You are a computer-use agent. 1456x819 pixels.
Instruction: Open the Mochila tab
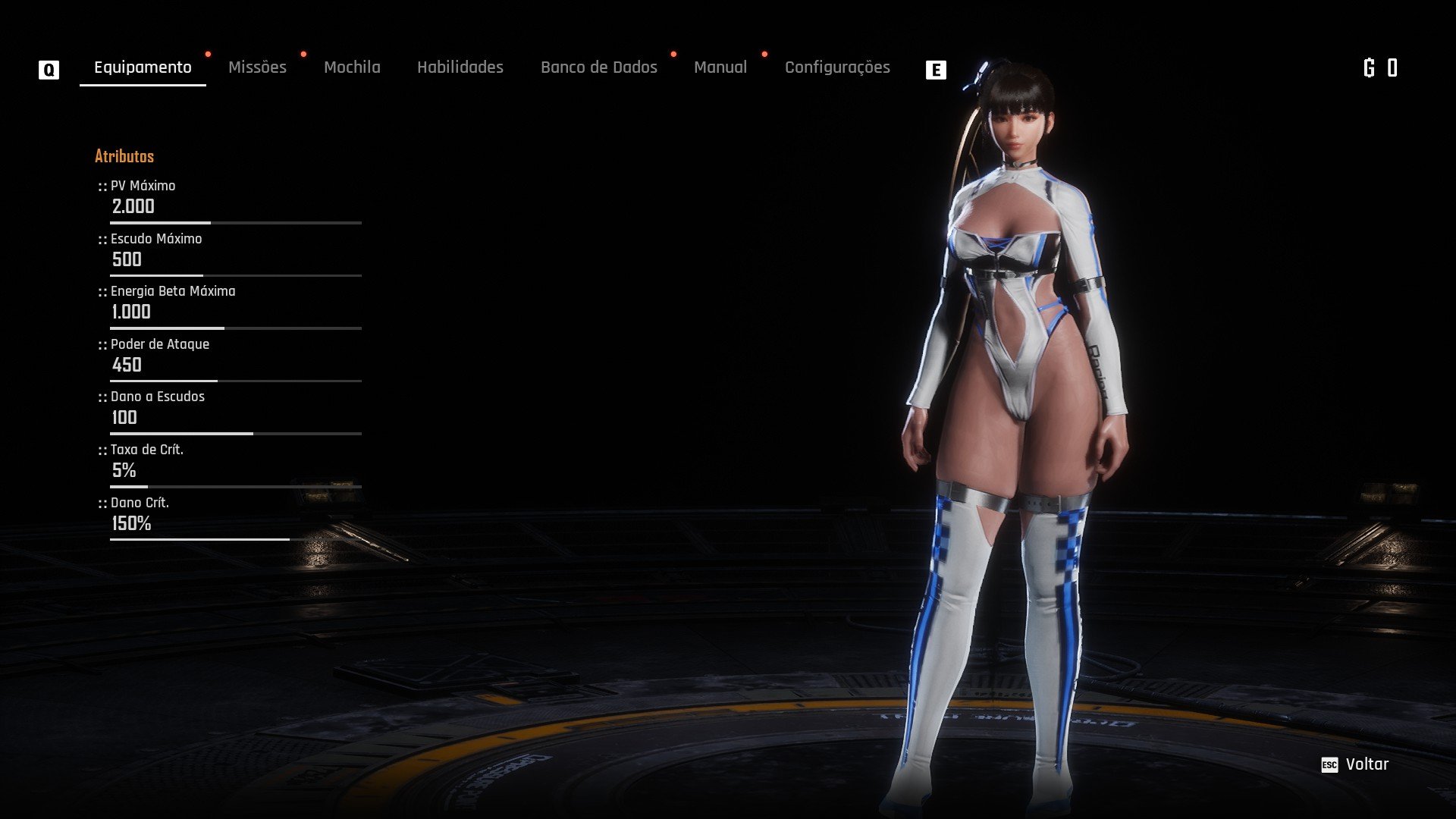[x=352, y=67]
